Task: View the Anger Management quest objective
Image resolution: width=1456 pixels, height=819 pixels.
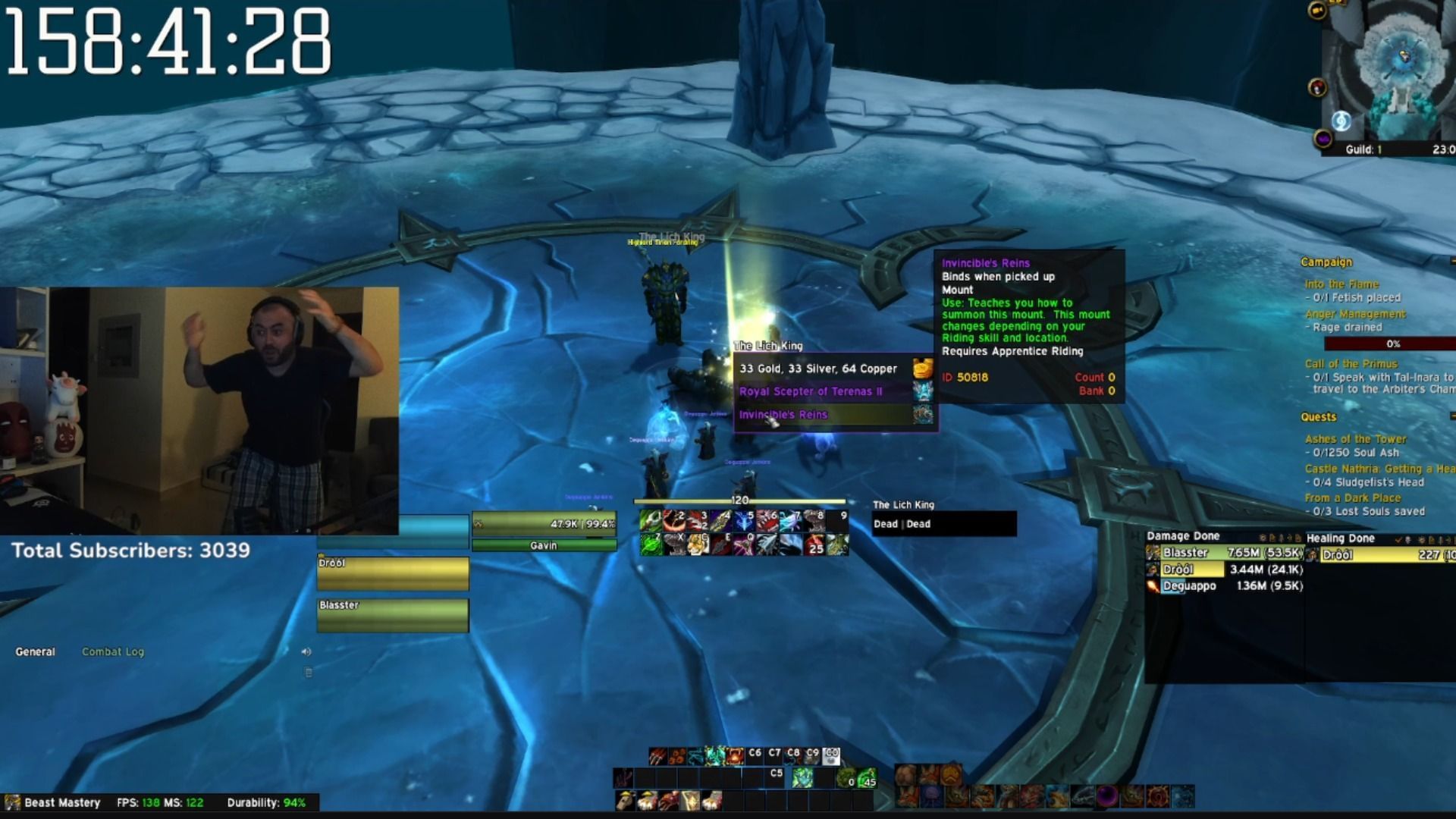Action: pos(1355,314)
